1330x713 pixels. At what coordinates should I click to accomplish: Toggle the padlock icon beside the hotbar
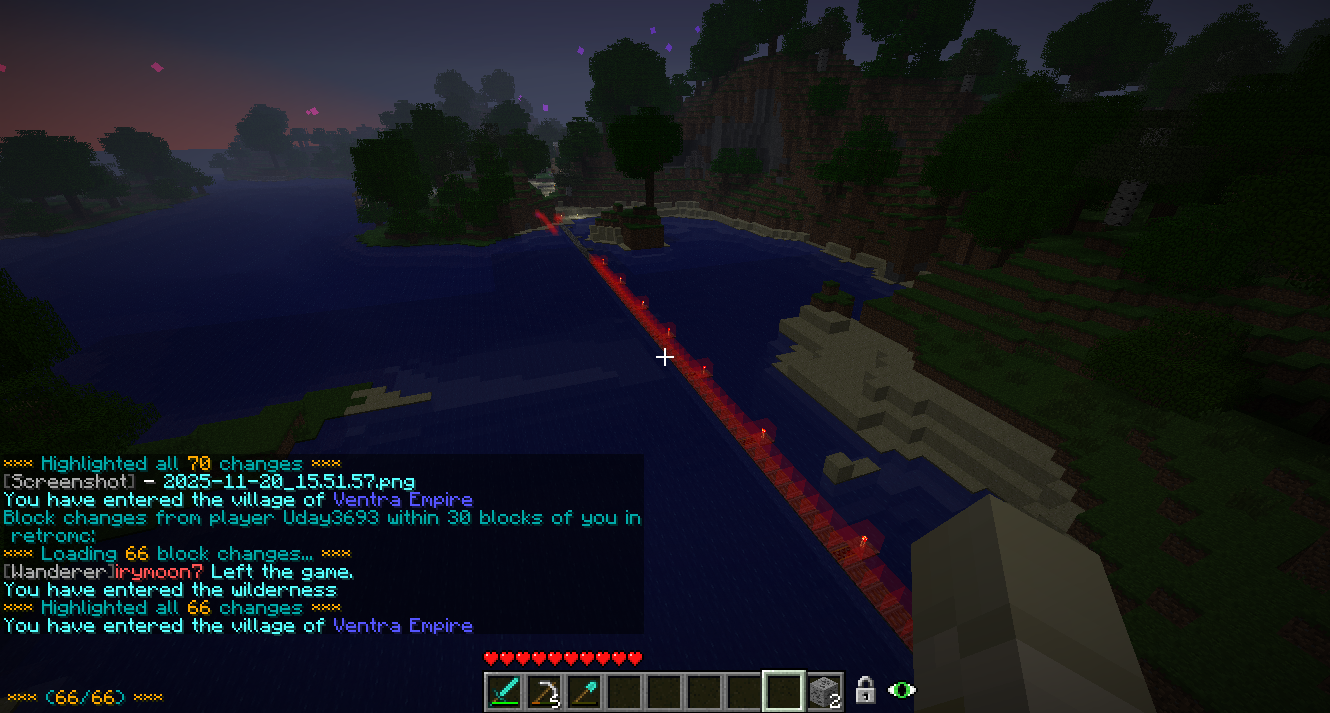click(x=865, y=690)
